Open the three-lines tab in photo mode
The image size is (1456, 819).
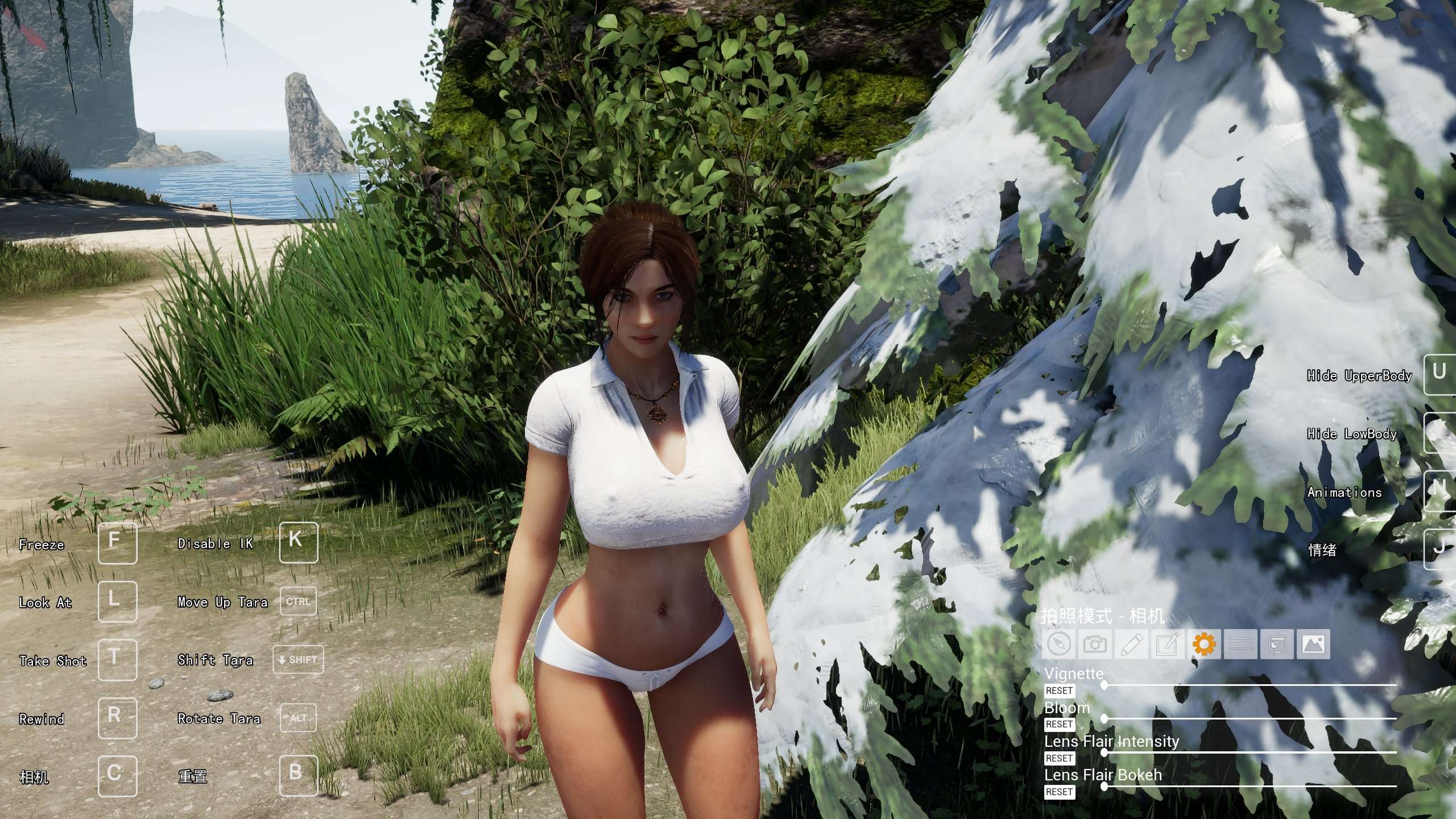[x=1240, y=644]
